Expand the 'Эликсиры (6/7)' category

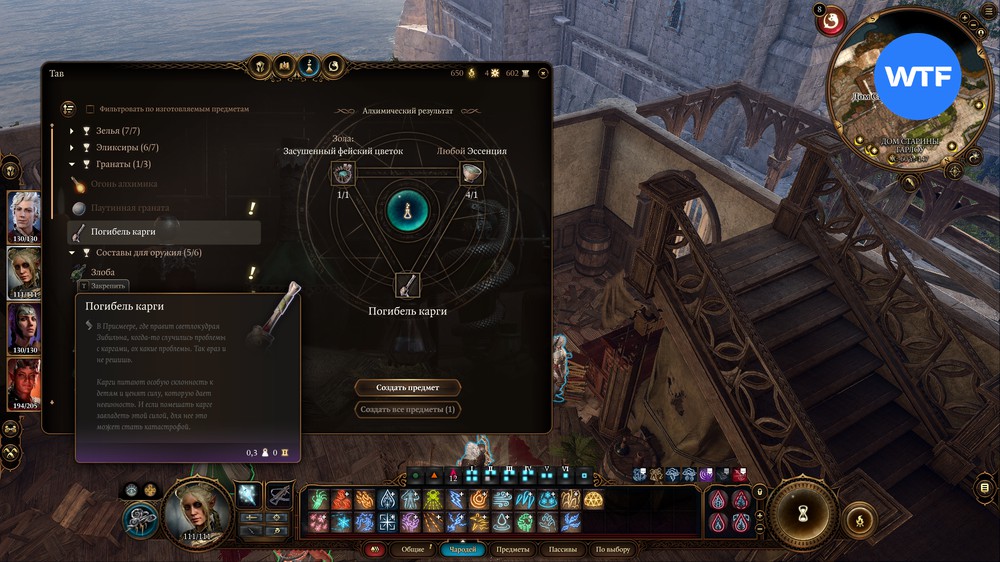[x=72, y=147]
